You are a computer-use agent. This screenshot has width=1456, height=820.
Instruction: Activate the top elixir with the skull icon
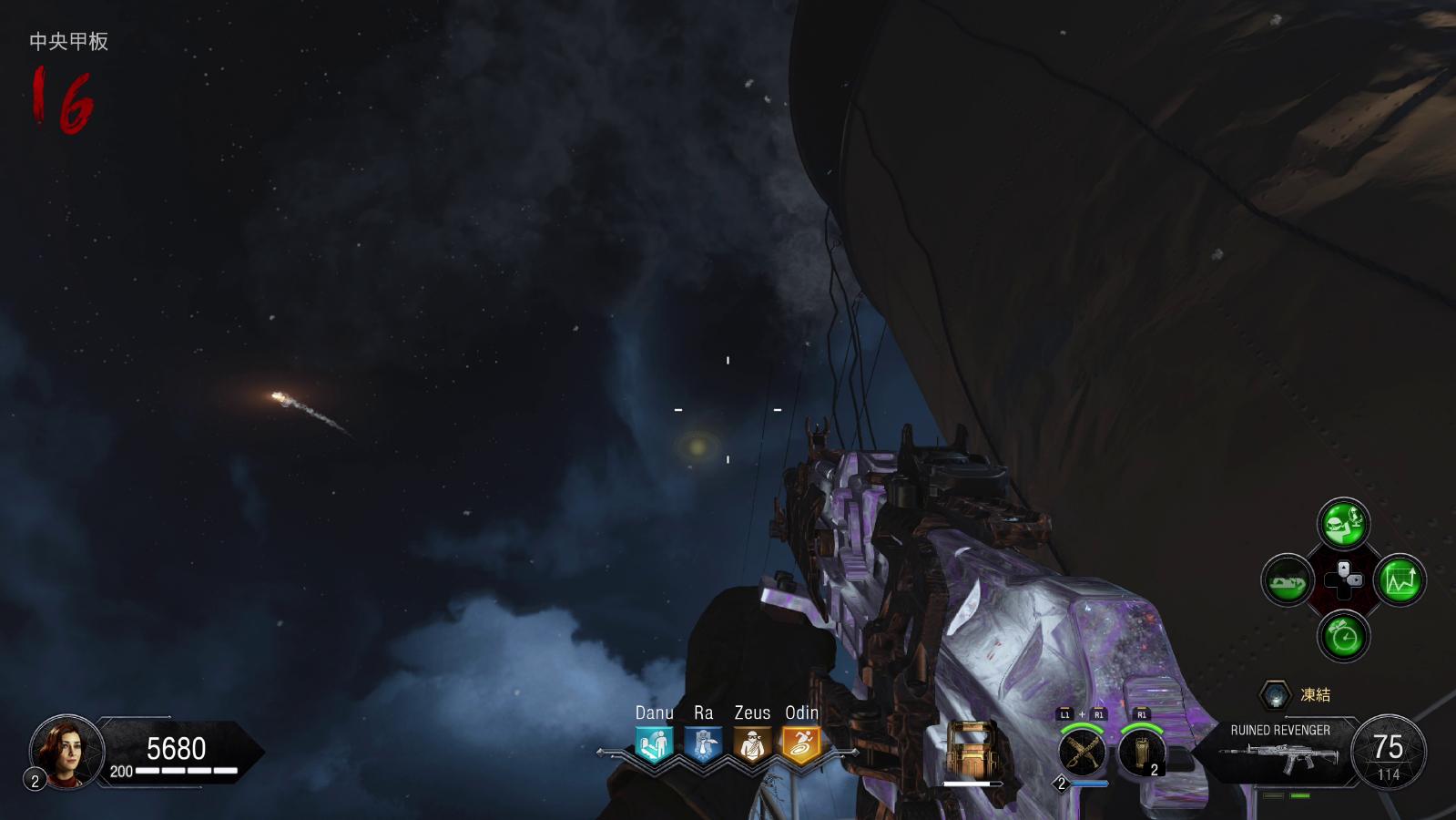(1343, 523)
